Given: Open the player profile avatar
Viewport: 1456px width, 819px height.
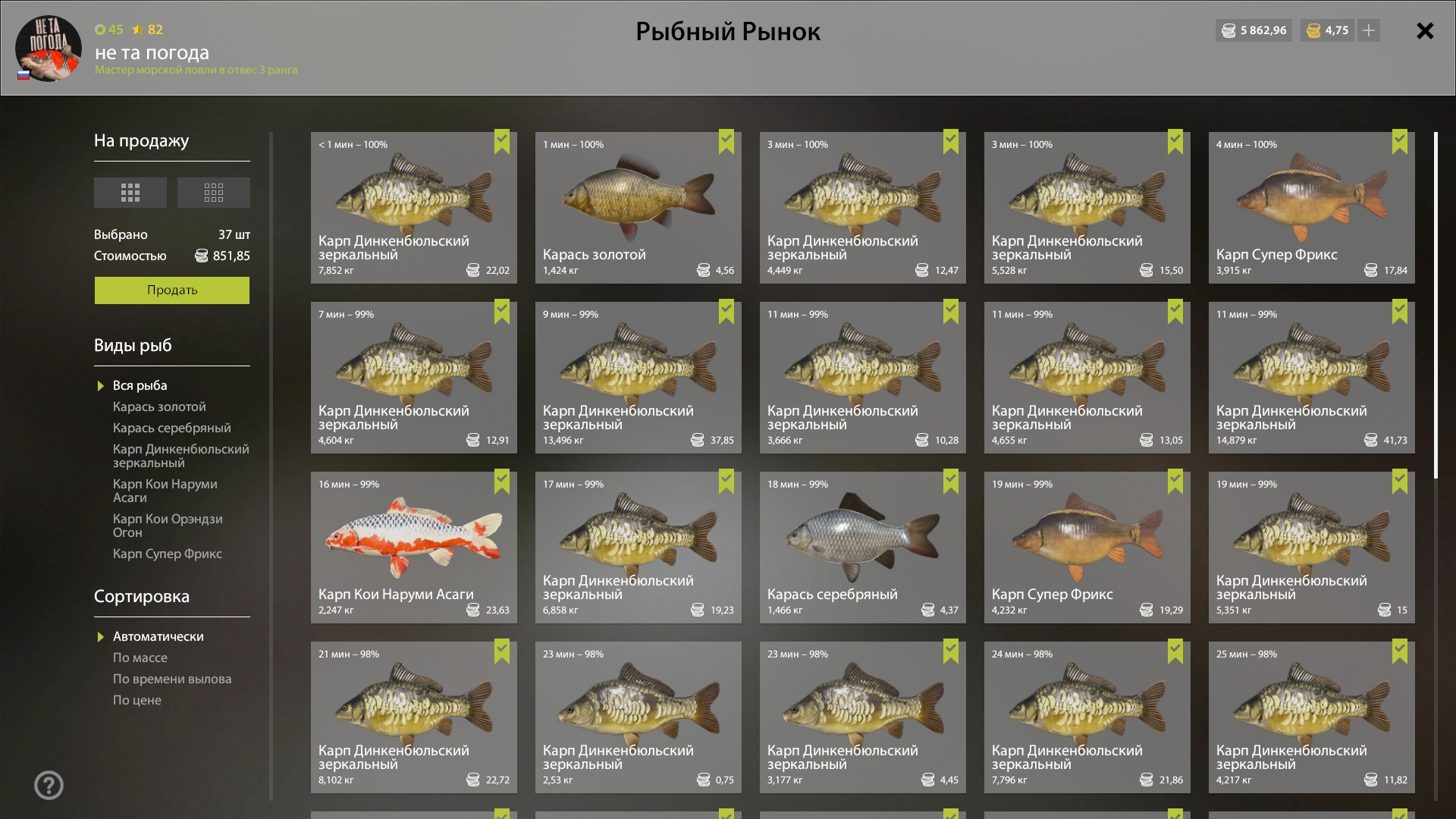Looking at the screenshot, I should pyautogui.click(x=49, y=49).
